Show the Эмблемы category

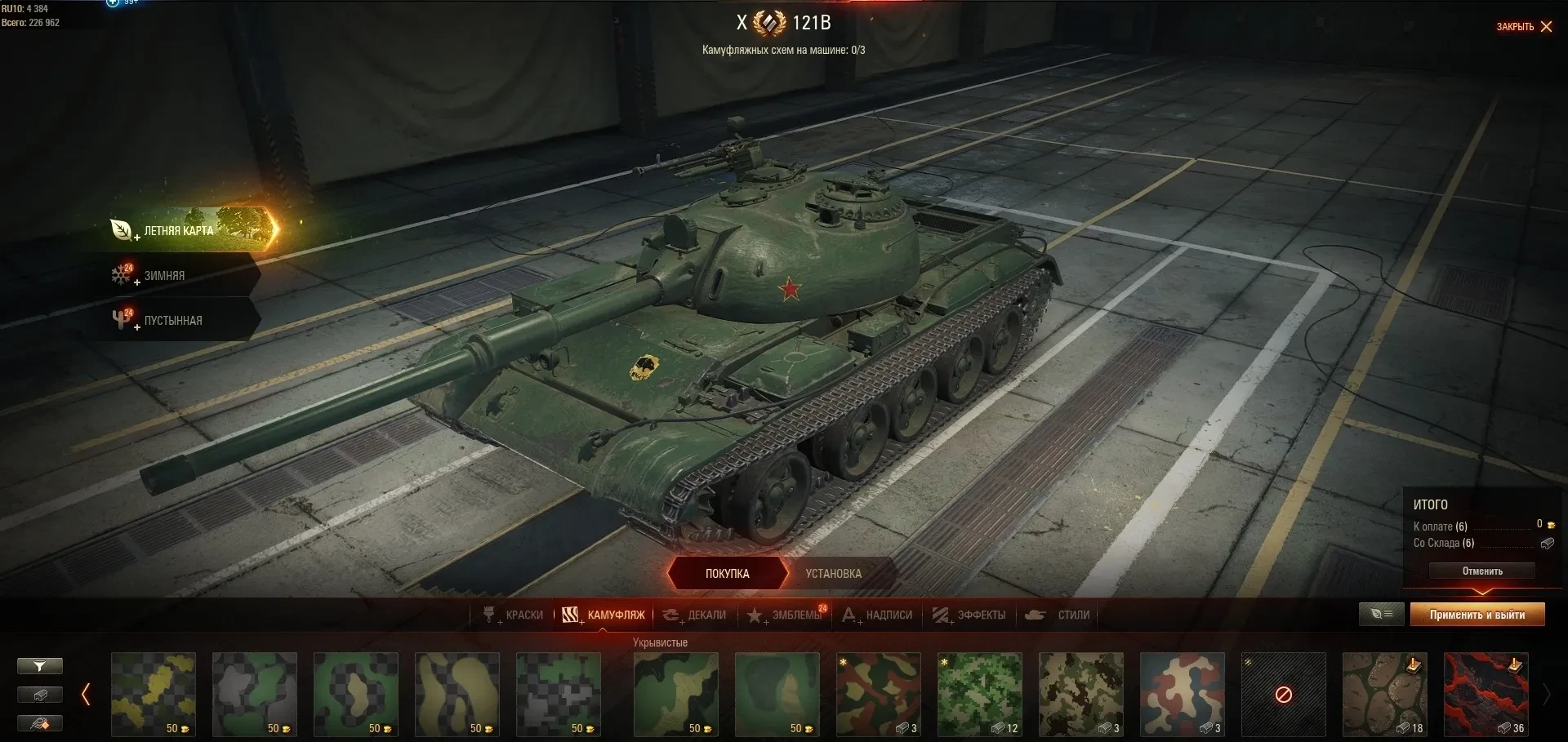tap(786, 615)
